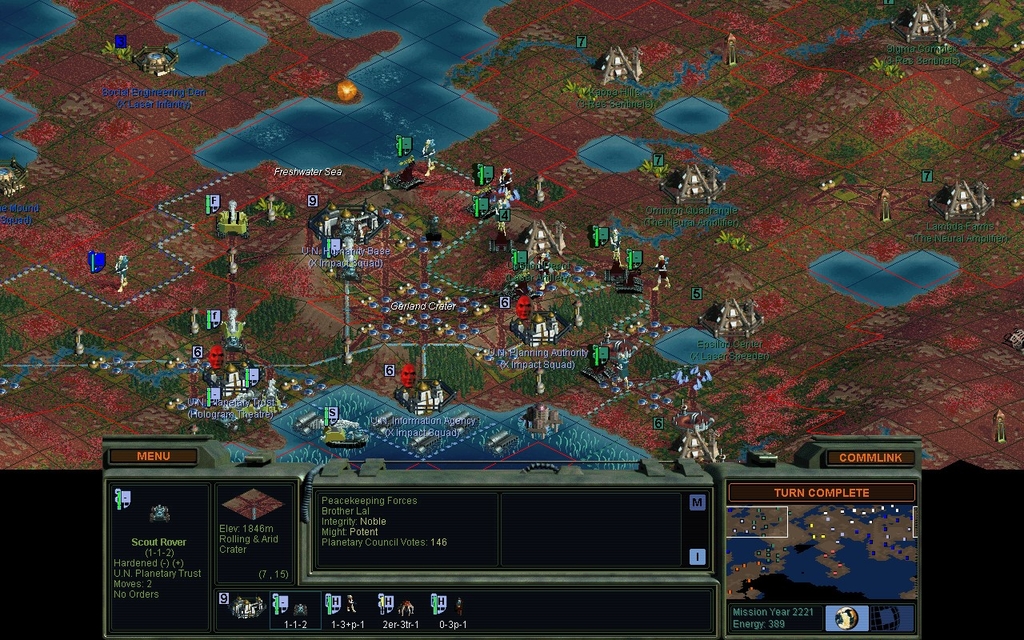Image resolution: width=1024 pixels, height=640 pixels.
Task: Select the 1-3+p-1 unit in stack
Action: click(347, 608)
